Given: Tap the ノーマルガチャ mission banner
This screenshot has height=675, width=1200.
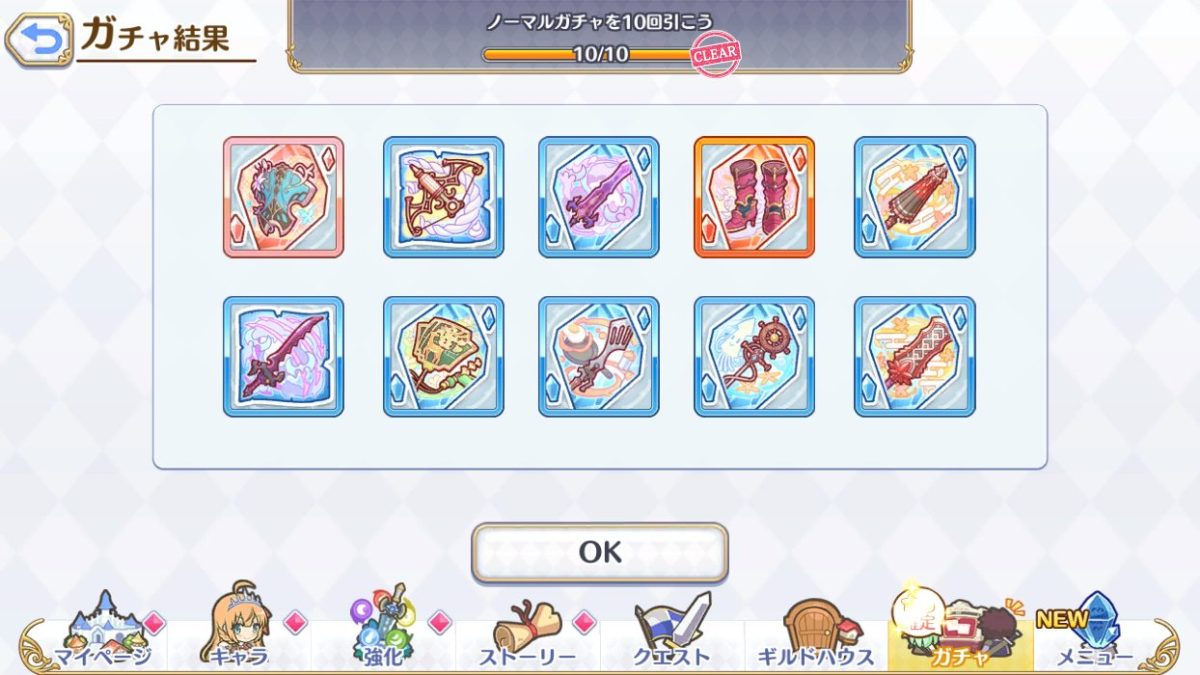Looking at the screenshot, I should [x=600, y=35].
